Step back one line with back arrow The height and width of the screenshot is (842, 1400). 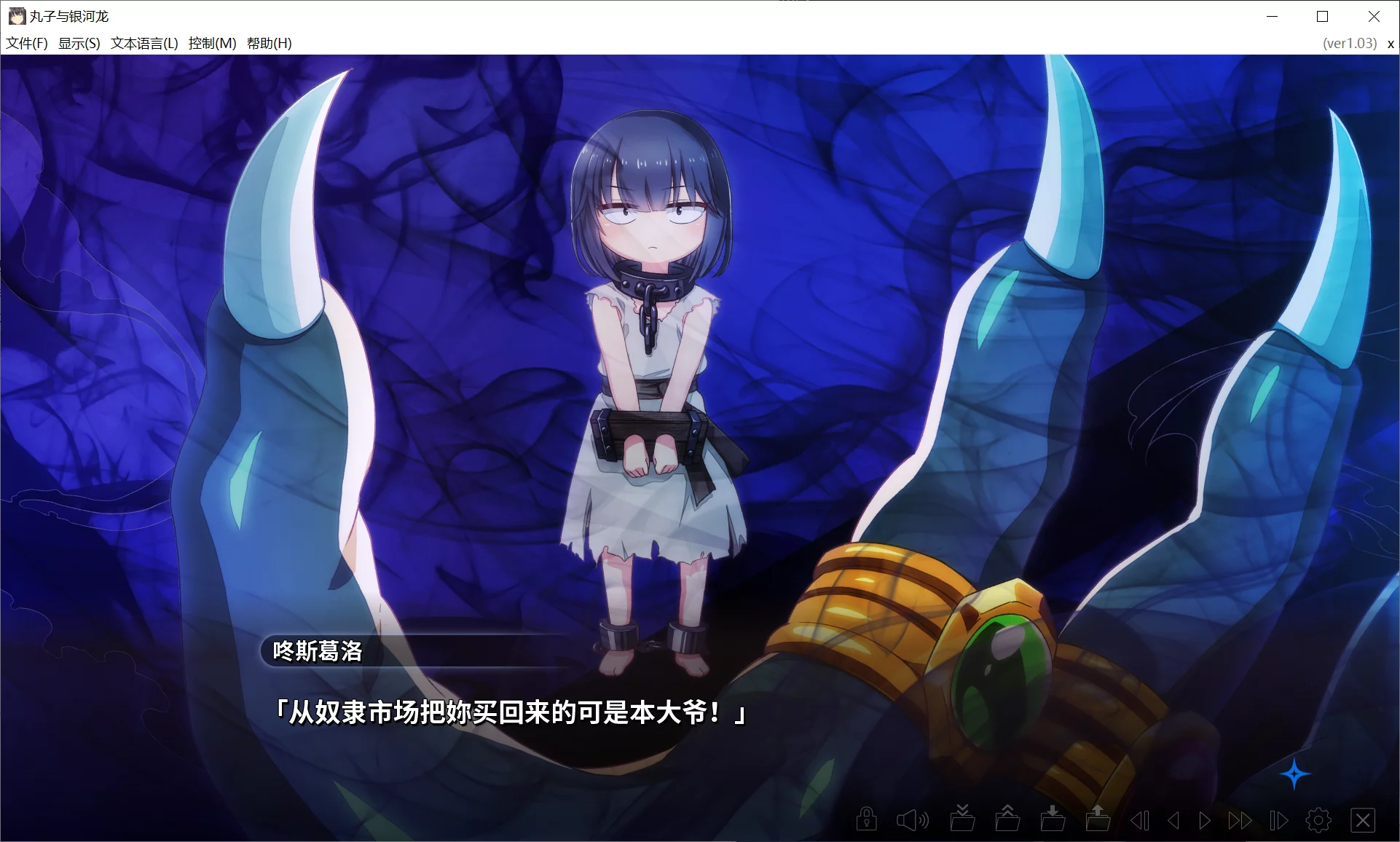[1173, 819]
